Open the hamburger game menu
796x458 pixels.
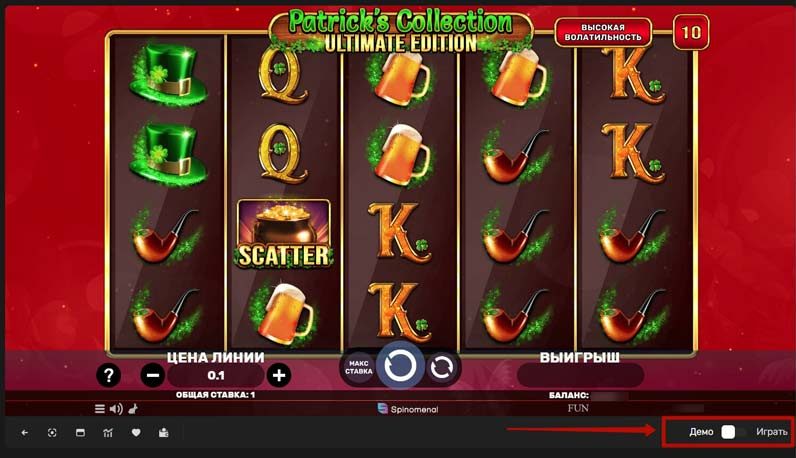pos(100,408)
